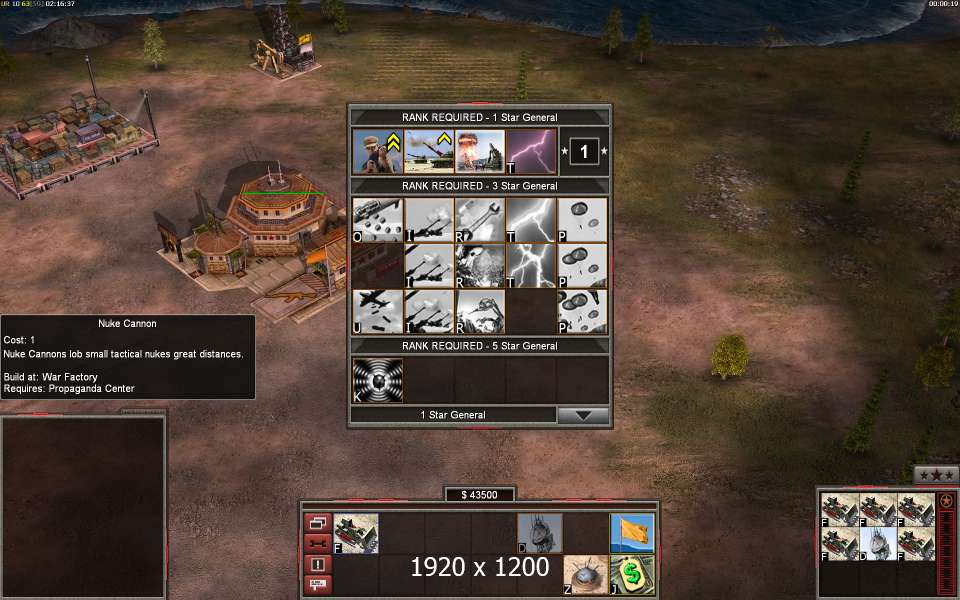Click the red overlapping windows button
This screenshot has width=960, height=600.
coord(317,523)
